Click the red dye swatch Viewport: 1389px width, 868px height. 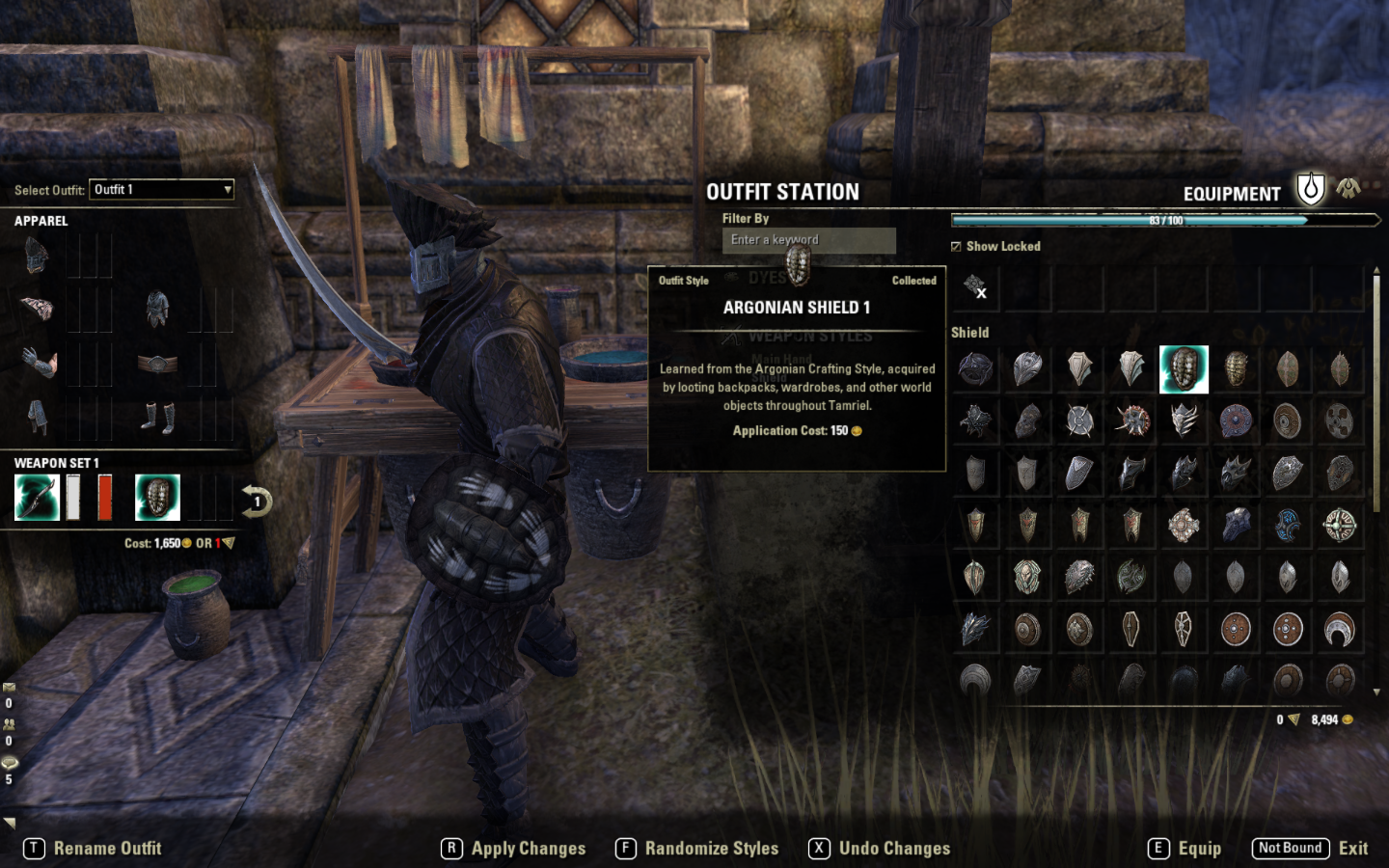coord(104,498)
